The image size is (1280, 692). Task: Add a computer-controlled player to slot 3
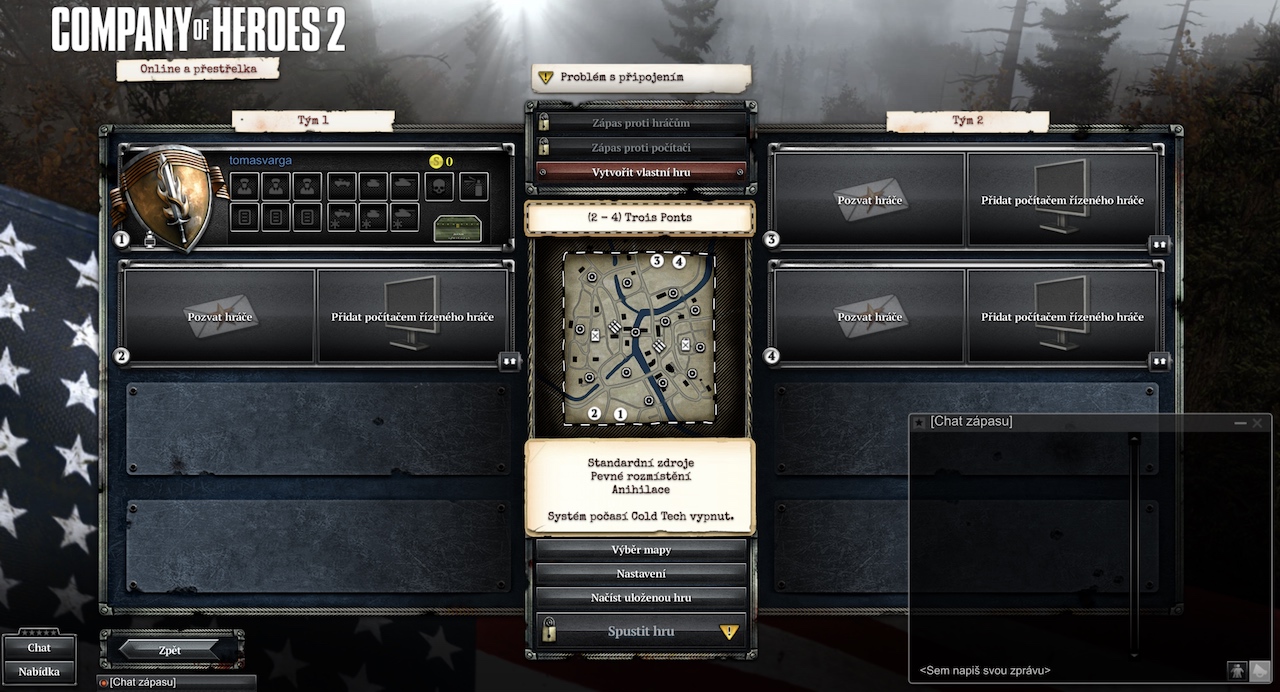click(x=1062, y=200)
